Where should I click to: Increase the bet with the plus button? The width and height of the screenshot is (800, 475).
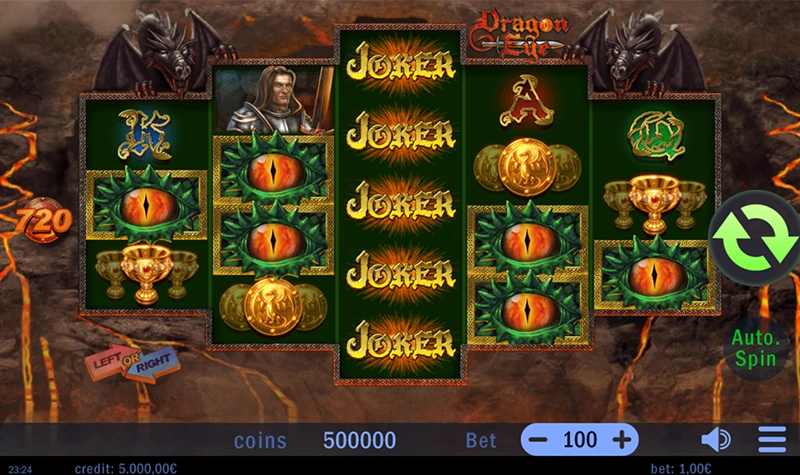coord(621,439)
